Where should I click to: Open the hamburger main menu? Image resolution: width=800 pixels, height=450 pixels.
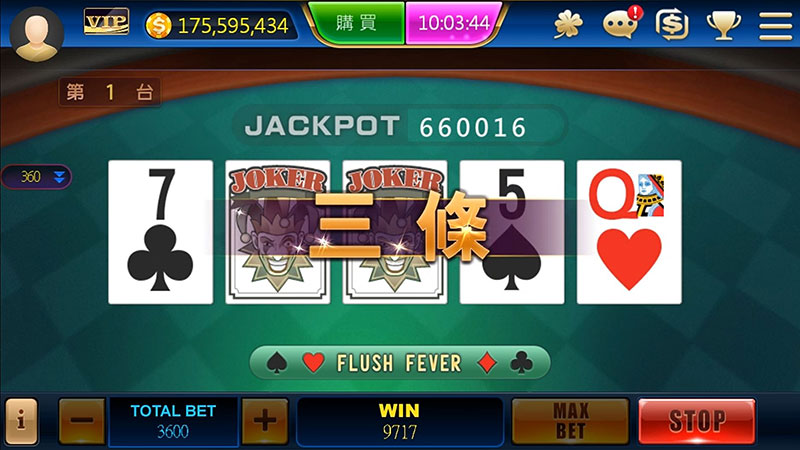click(775, 24)
